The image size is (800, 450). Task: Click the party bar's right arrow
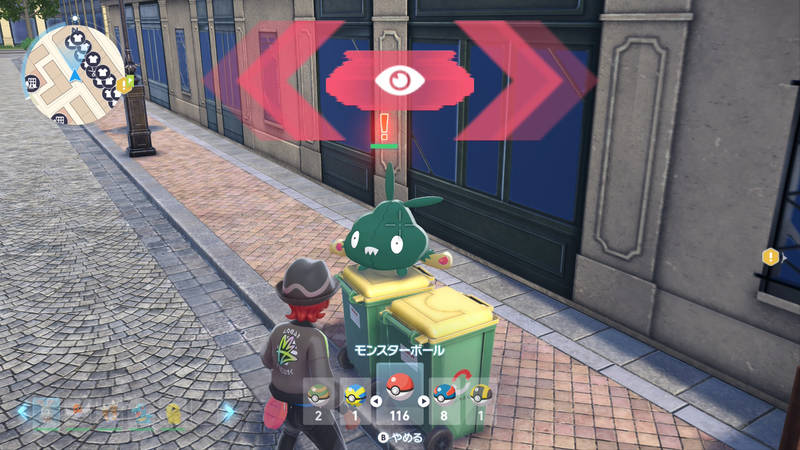[x=229, y=410]
